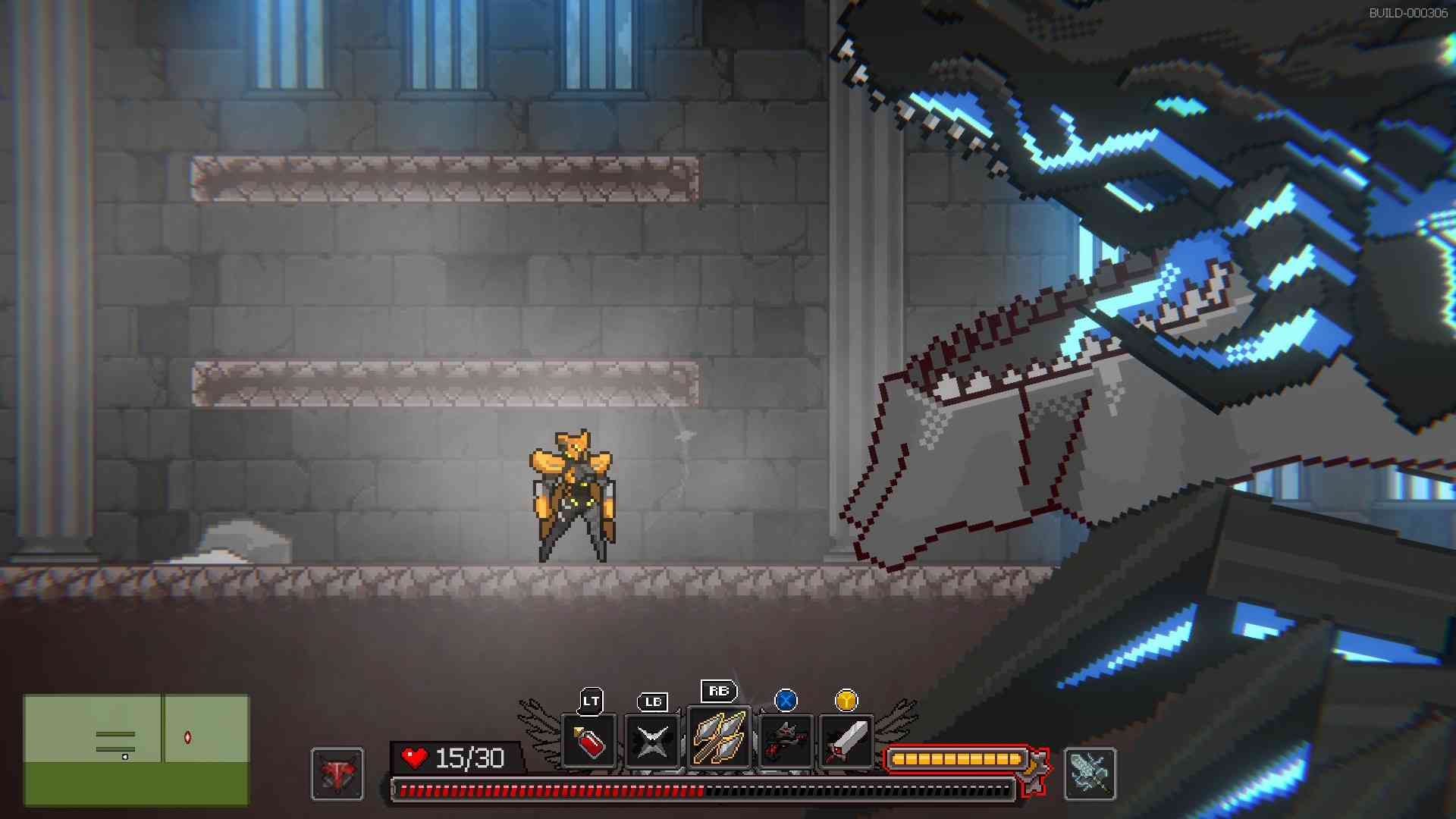This screenshot has width=1456, height=819.
Task: Click the blue X button indicator
Action: click(x=784, y=701)
